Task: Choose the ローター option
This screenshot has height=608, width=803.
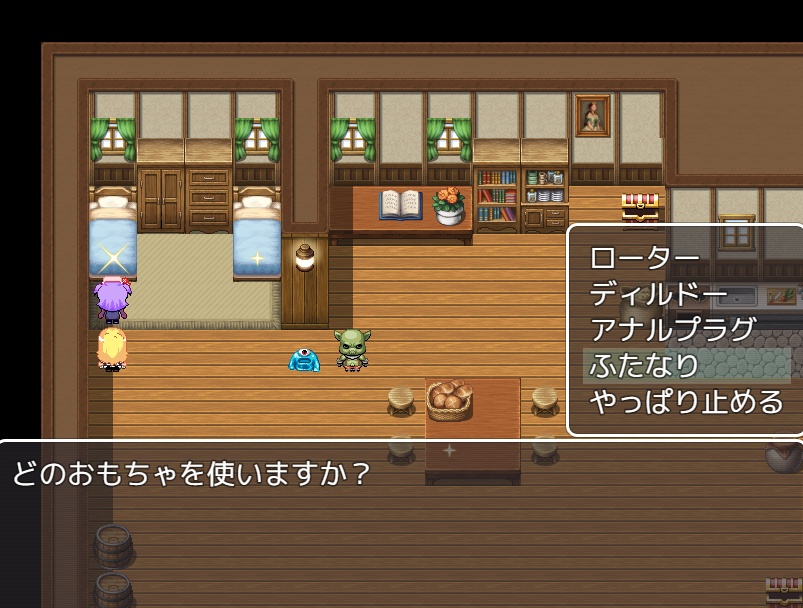Action: 645,258
